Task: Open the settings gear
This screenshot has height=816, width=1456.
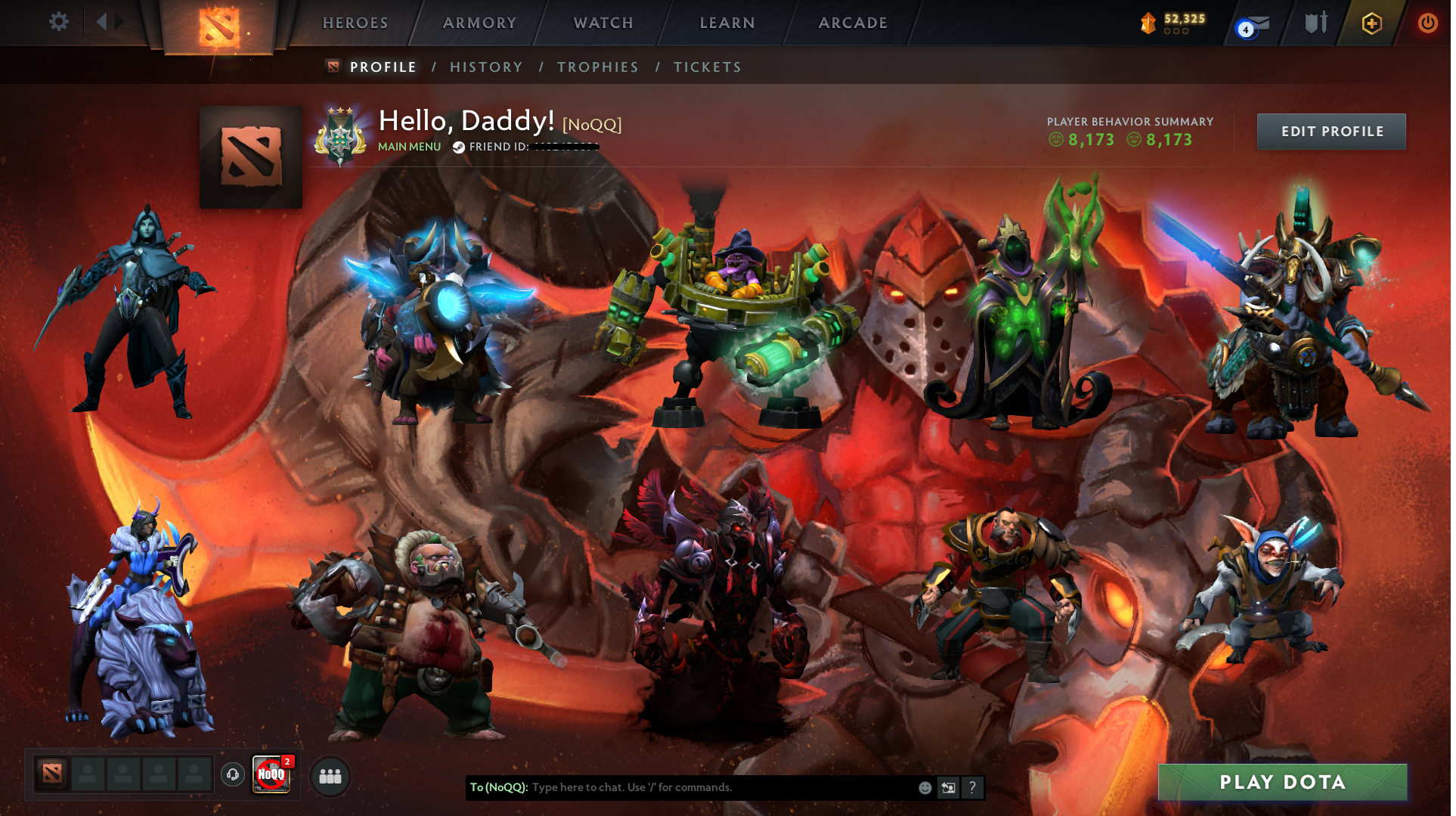Action: click(x=58, y=22)
